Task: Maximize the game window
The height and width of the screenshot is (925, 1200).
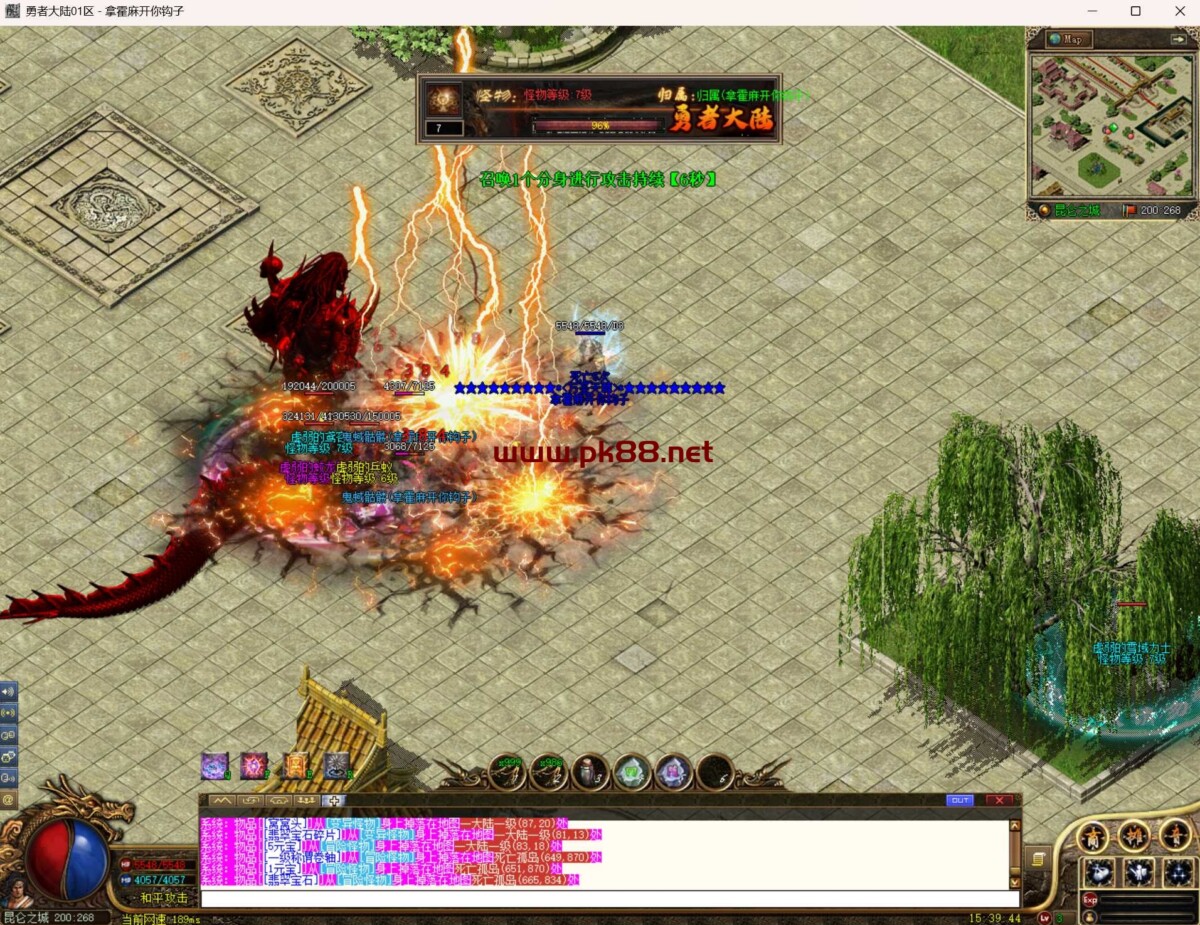Action: (x=1135, y=12)
